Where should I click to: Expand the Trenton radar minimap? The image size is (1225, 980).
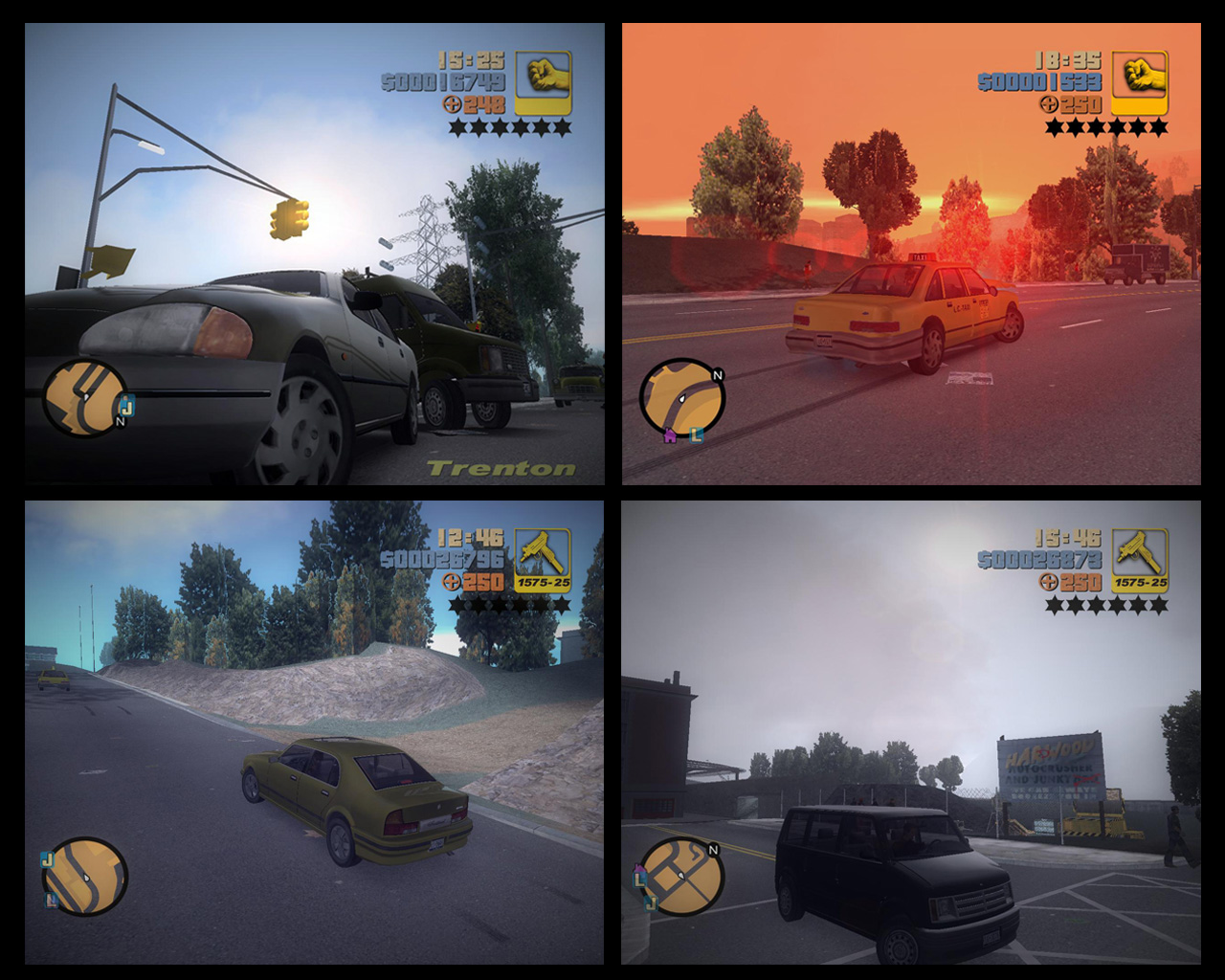(x=86, y=400)
